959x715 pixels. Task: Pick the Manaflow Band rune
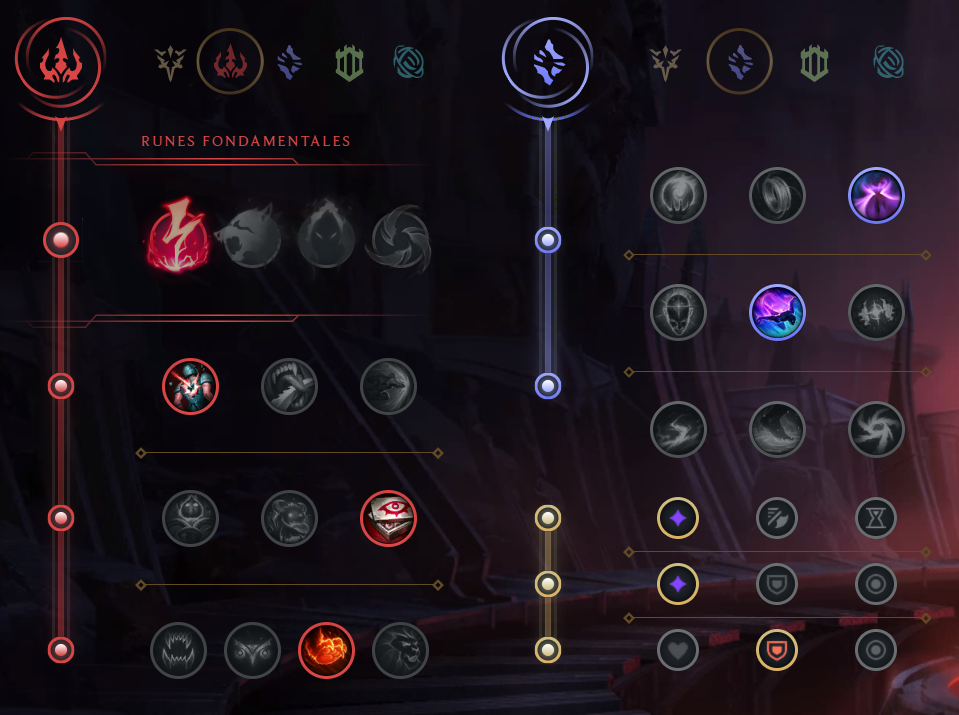(x=777, y=195)
